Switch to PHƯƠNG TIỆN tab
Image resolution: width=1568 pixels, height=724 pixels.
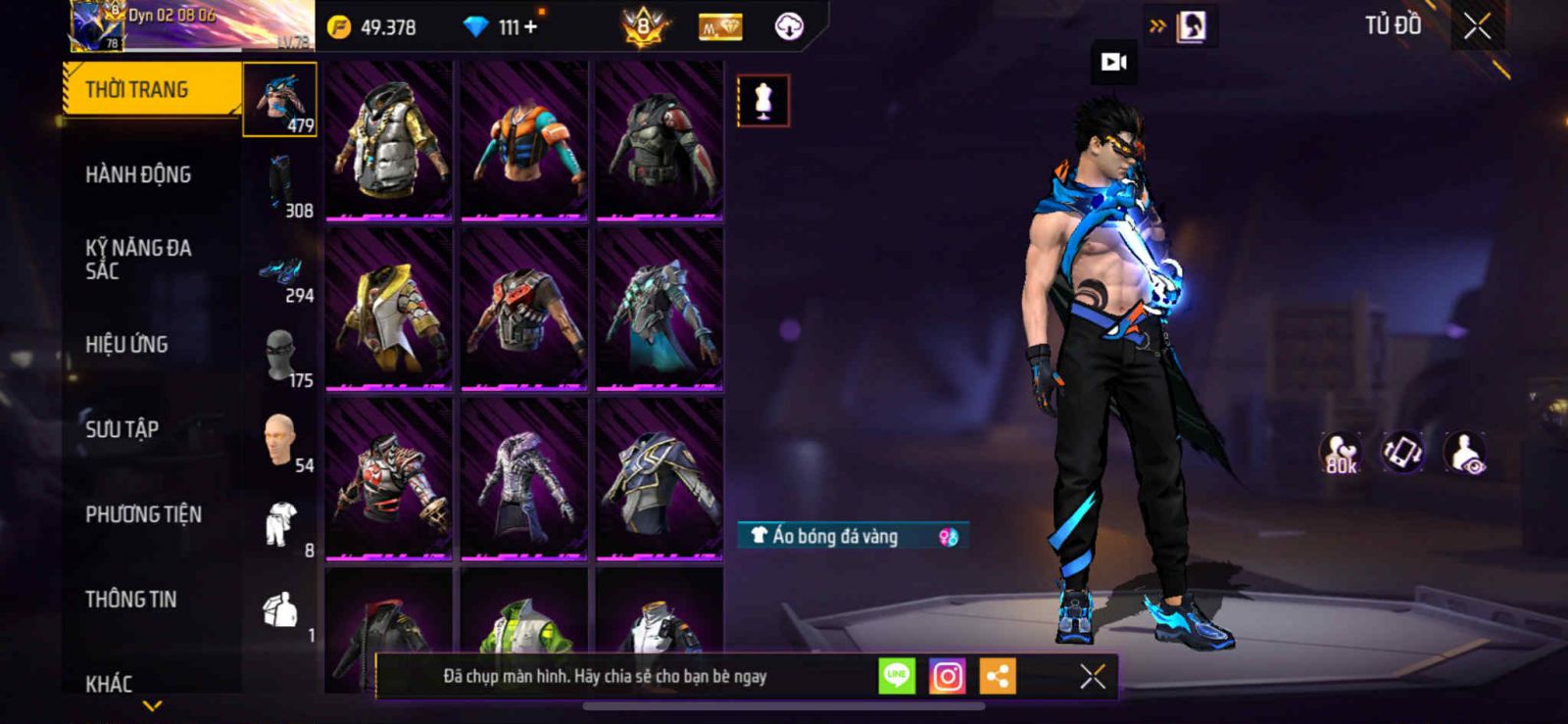tap(143, 514)
